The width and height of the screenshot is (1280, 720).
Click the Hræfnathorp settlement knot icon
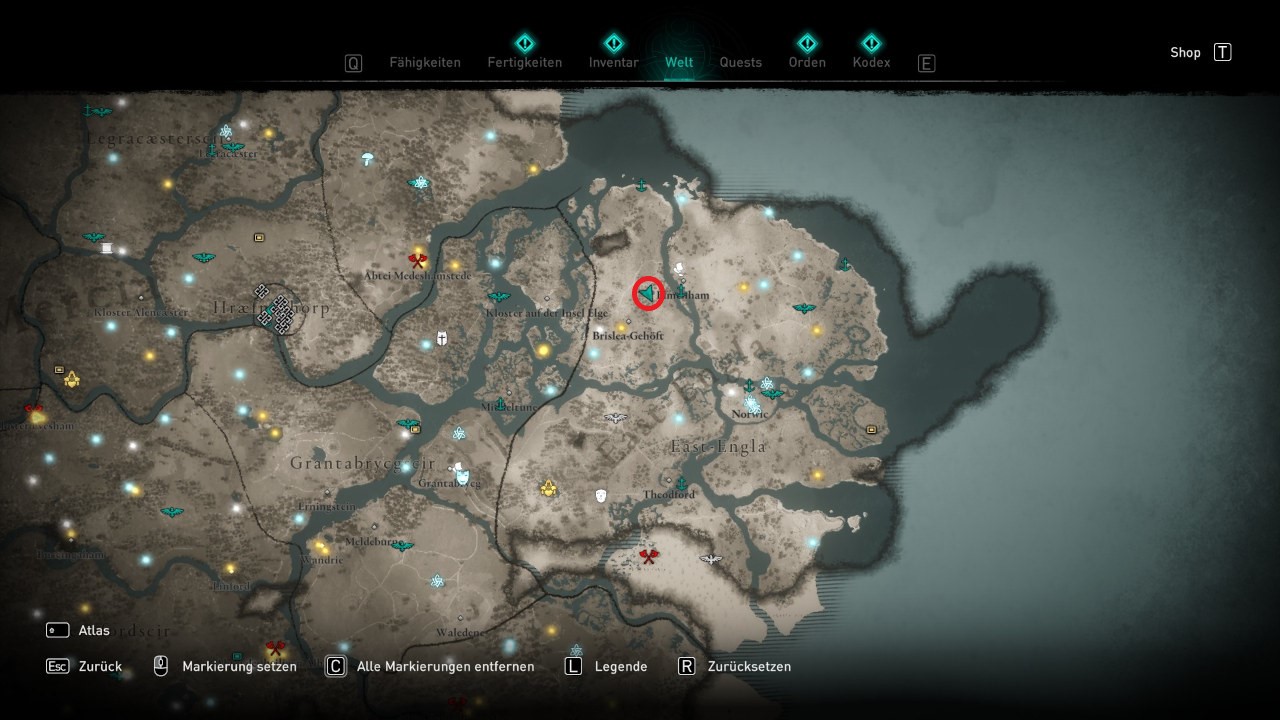[x=275, y=308]
